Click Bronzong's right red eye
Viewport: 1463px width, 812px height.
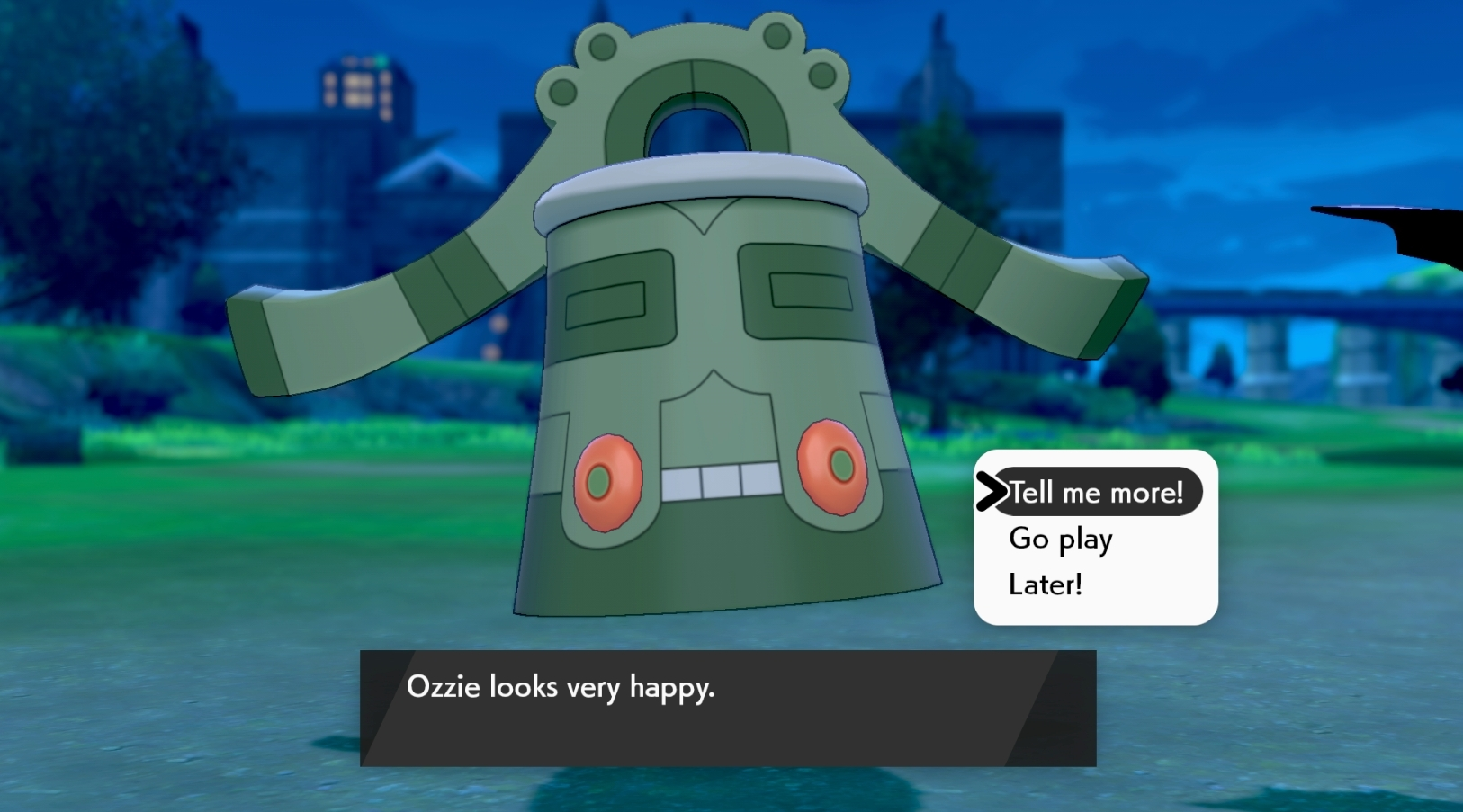point(832,468)
